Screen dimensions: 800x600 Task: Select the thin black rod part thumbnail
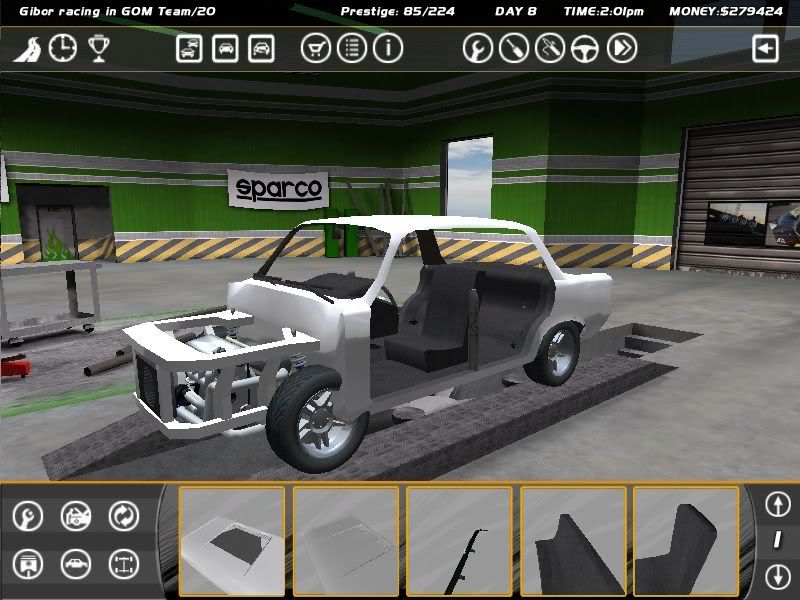[x=460, y=541]
